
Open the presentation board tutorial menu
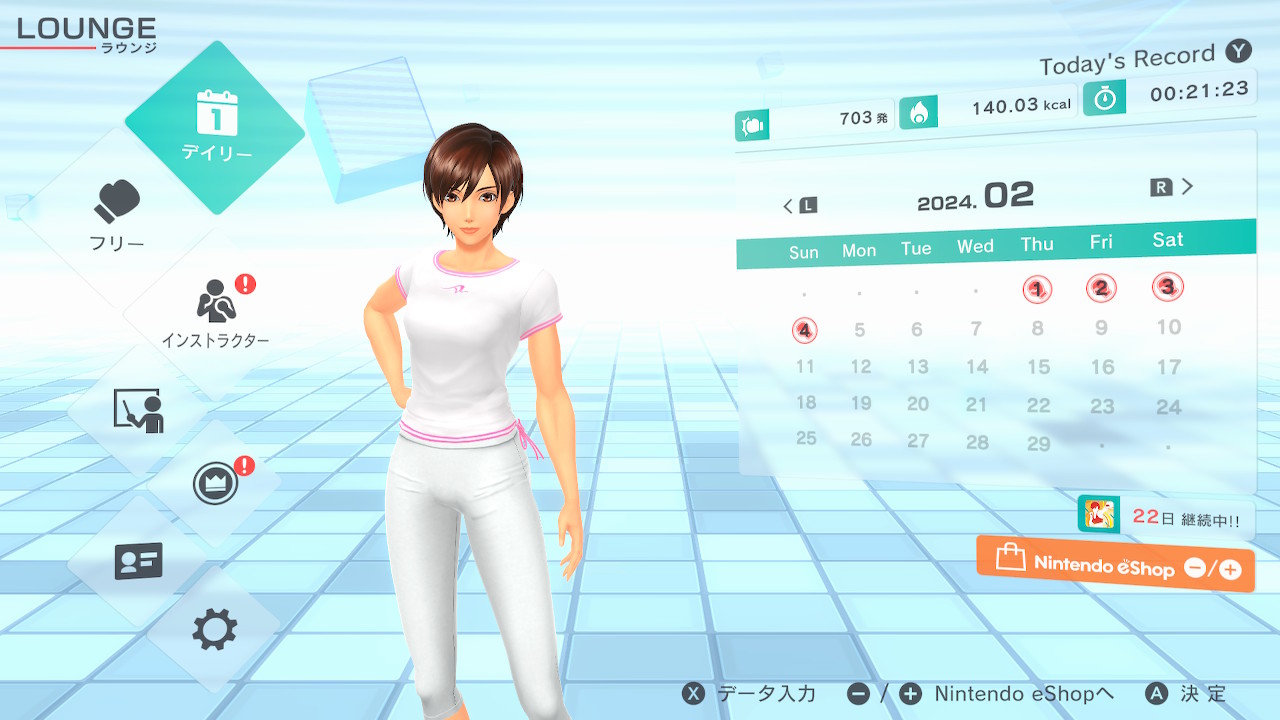coord(138,410)
